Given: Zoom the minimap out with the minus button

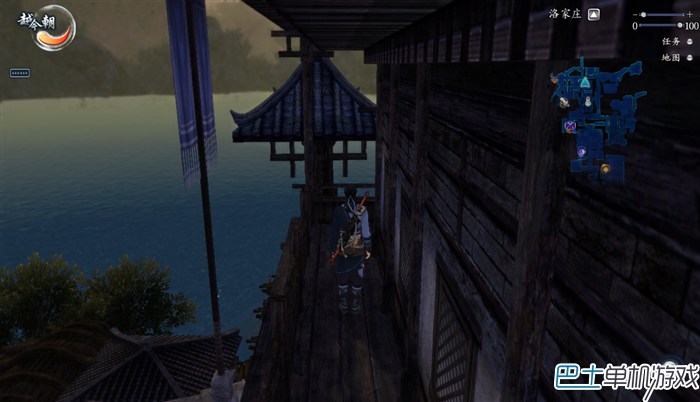Looking at the screenshot, I should point(634,15).
